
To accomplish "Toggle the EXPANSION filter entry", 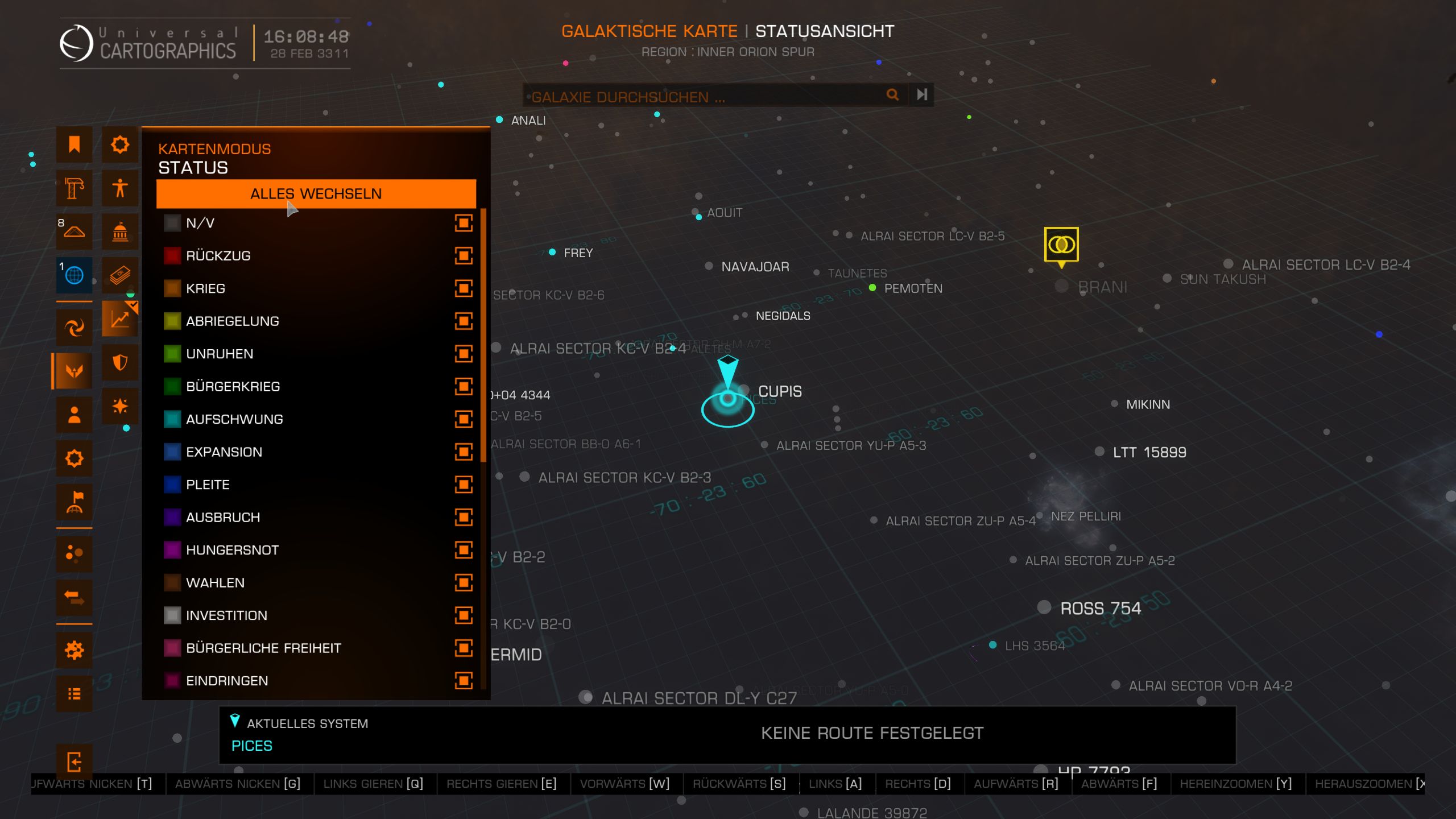I will tap(464, 452).
